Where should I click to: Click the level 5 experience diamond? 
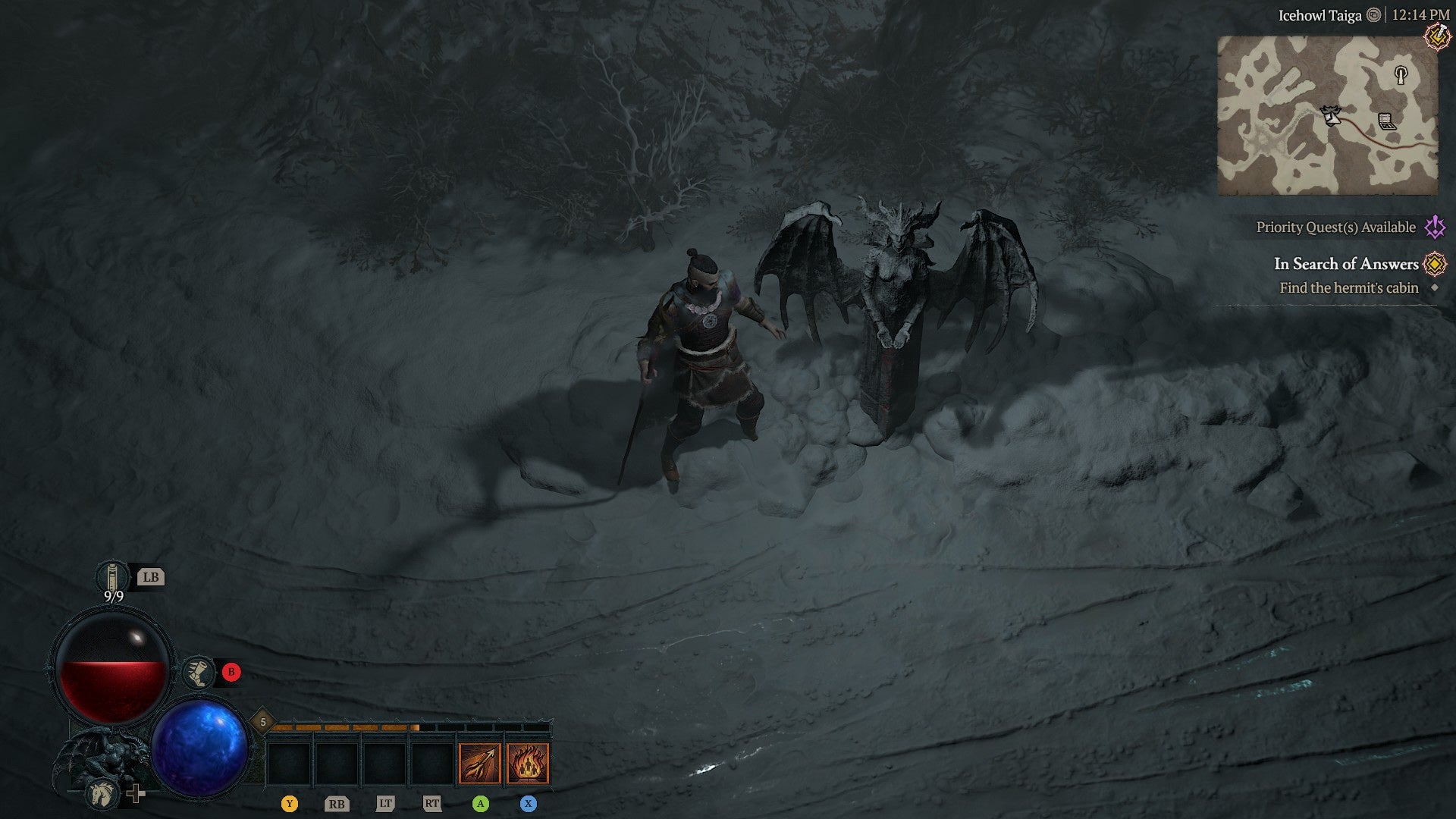263,720
